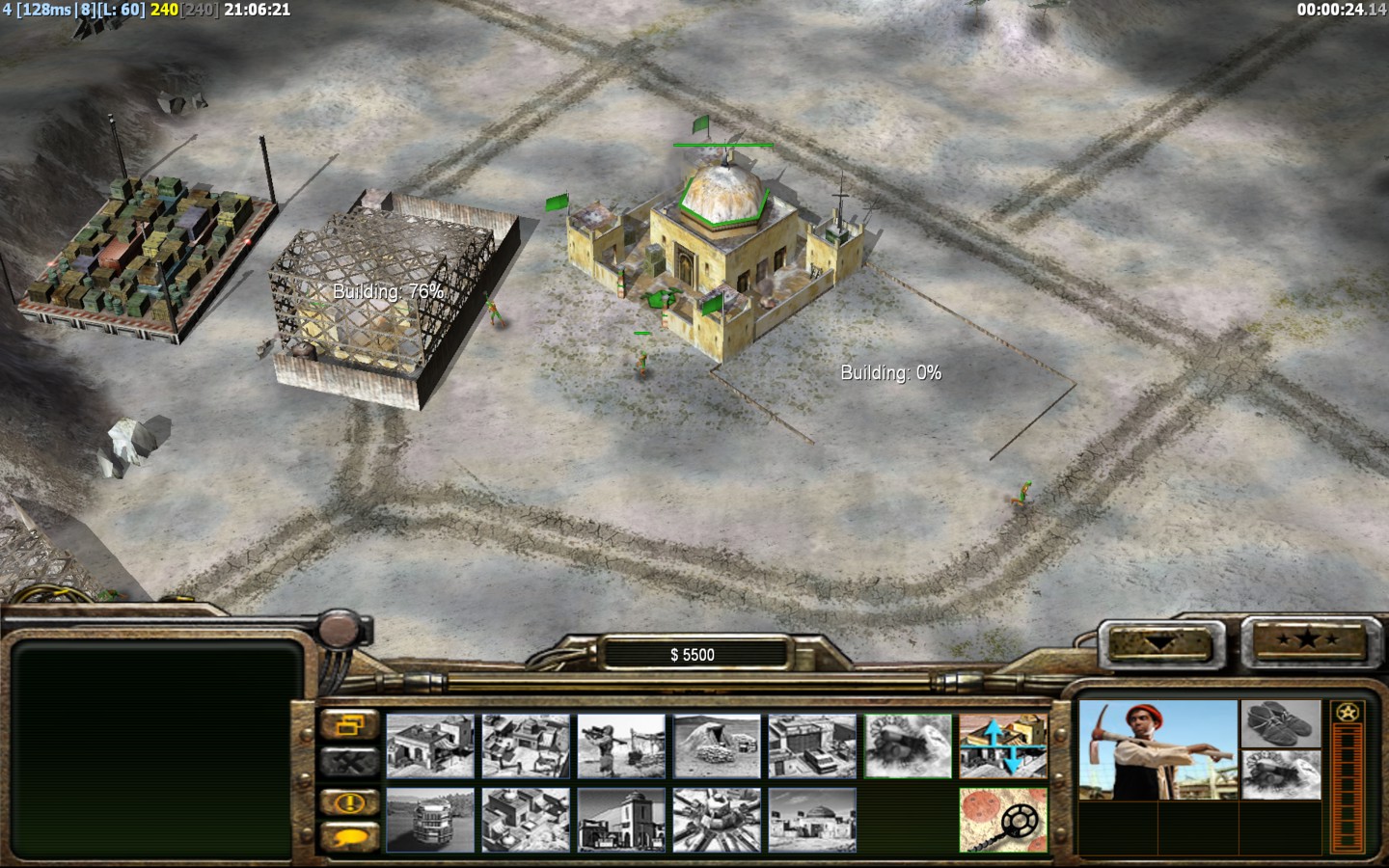Toggle the blue arrows fake-buildings icon
Image resolution: width=1389 pixels, height=868 pixels.
point(1003,746)
